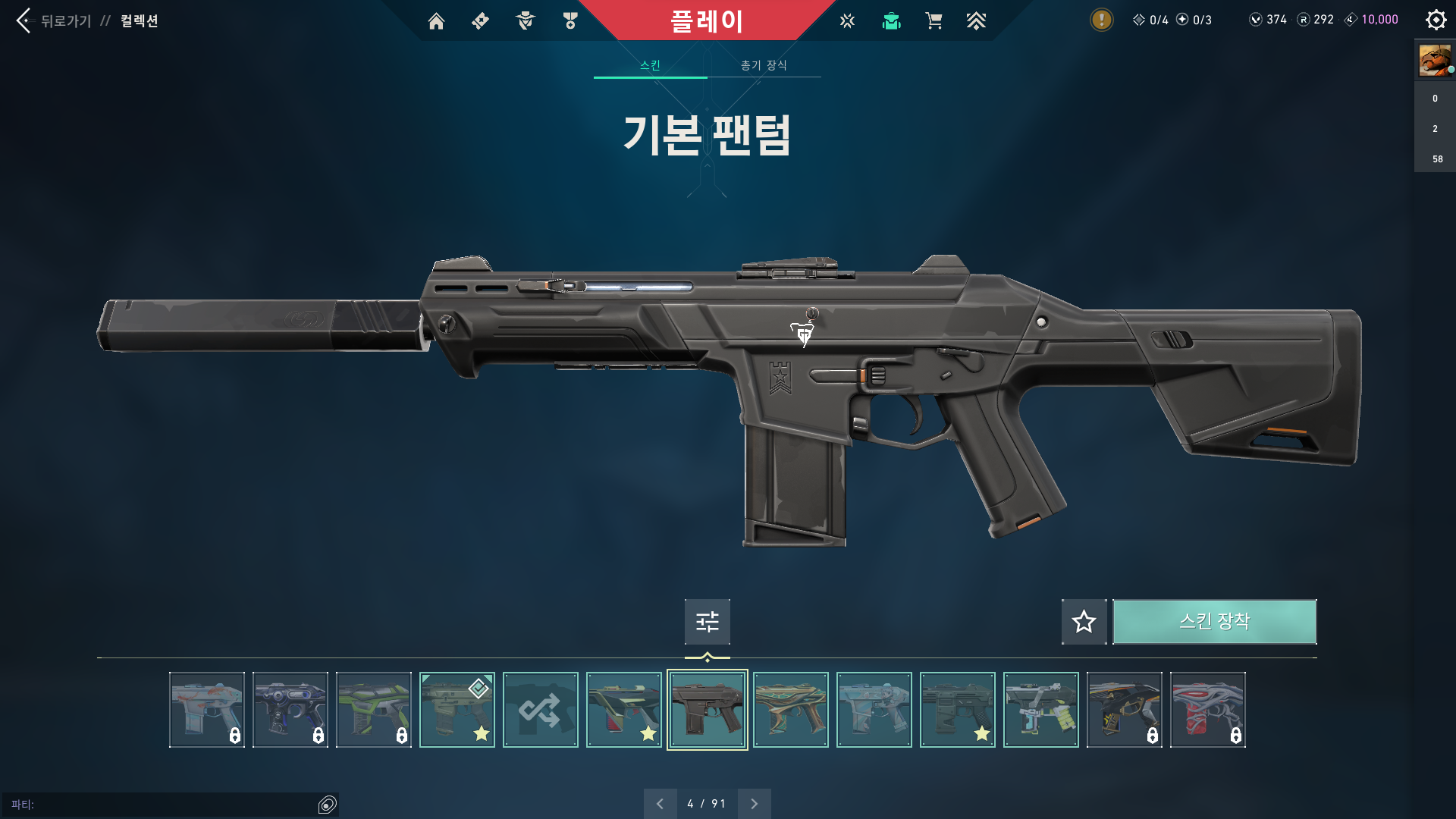Click the red 플레이 play button
Screen dimensions: 1456x819
[706, 20]
